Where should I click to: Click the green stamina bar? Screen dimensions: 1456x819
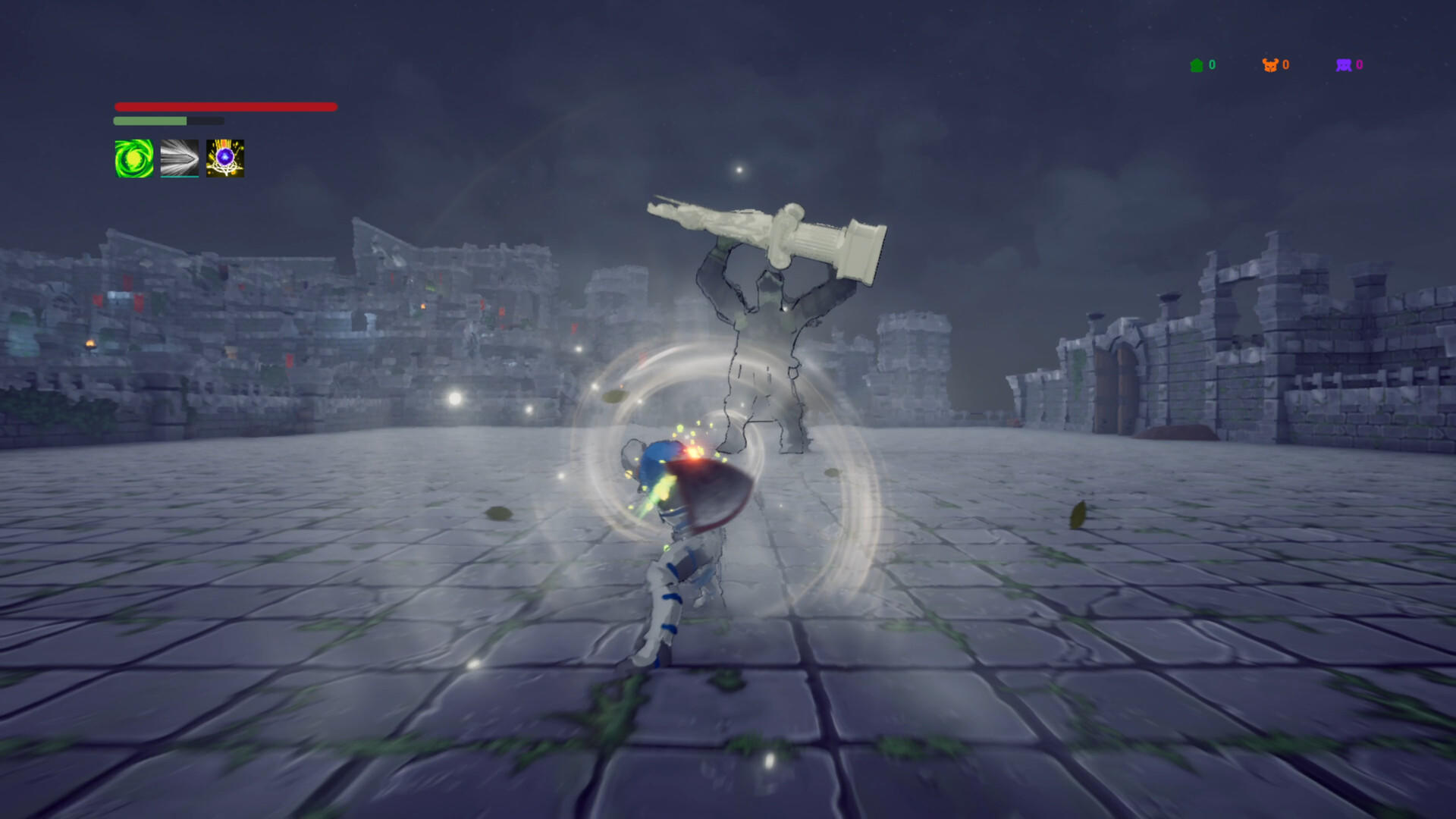coord(149,120)
